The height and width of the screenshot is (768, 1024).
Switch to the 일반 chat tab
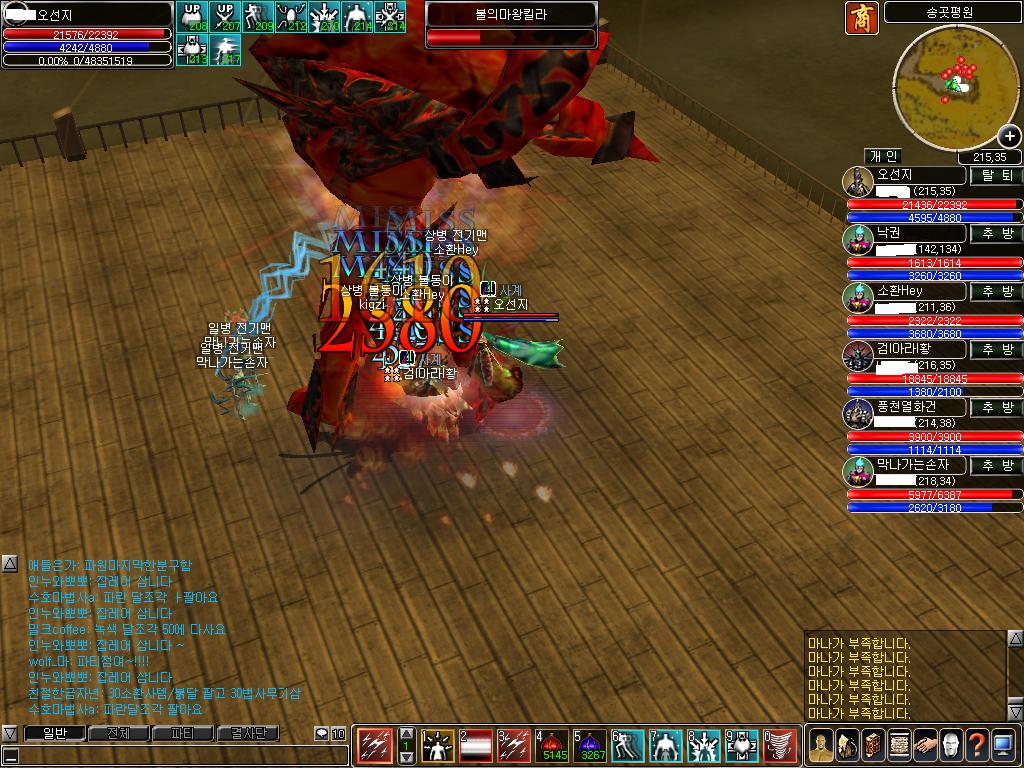point(53,733)
